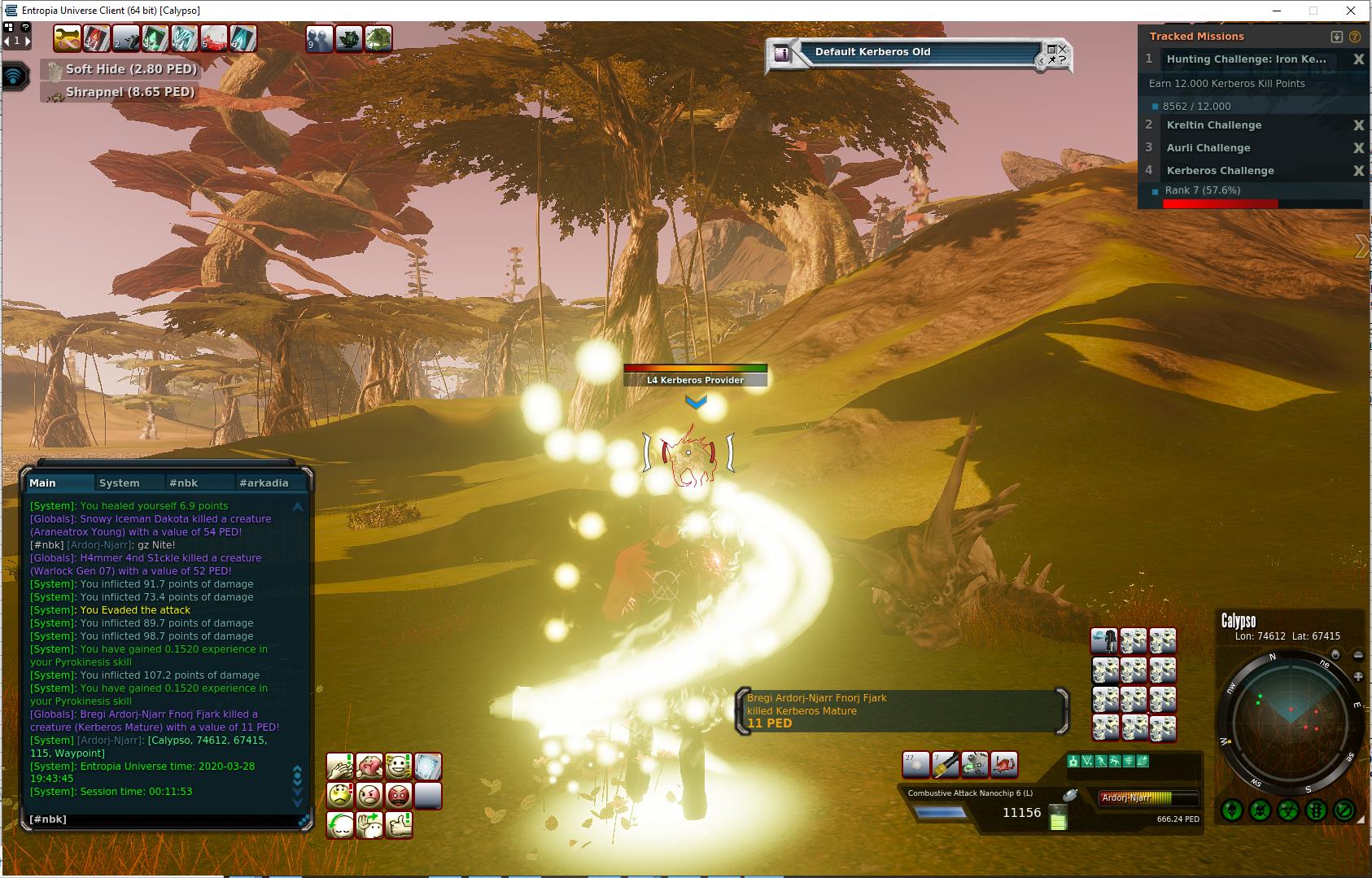
Task: Use the red creature action icon
Action: (x=1004, y=764)
